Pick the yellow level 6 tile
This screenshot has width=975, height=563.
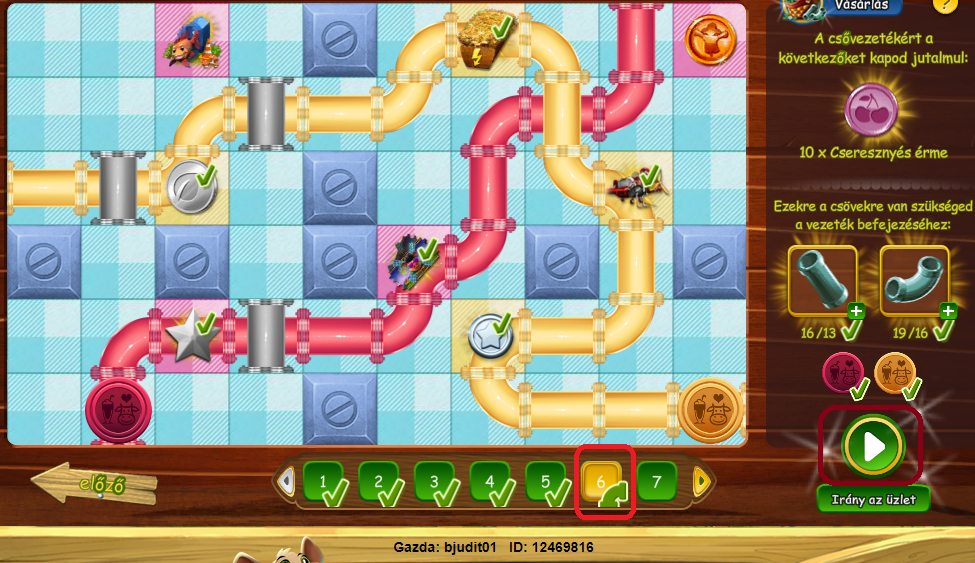pyautogui.click(x=602, y=481)
